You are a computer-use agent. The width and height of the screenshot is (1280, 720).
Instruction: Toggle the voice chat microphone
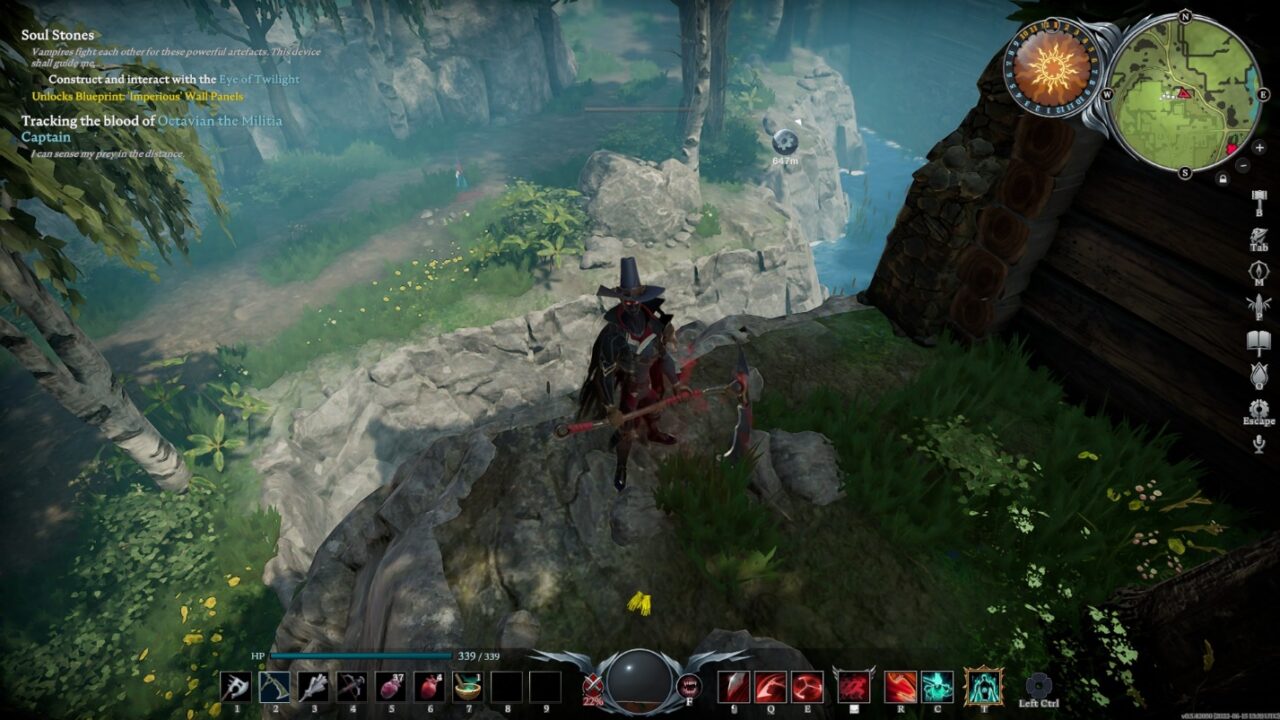tap(1258, 443)
